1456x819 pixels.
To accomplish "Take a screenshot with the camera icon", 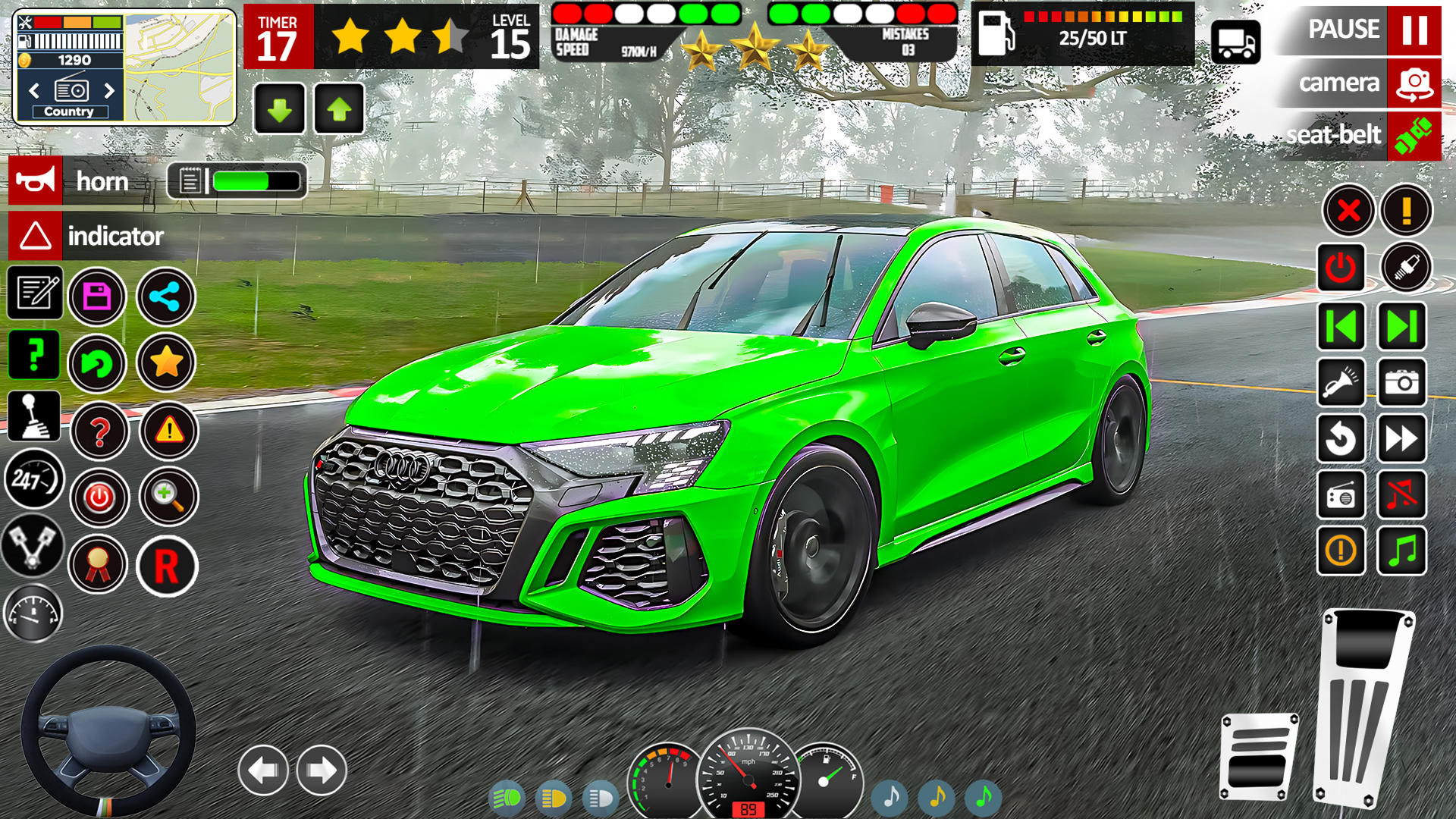I will click(1401, 382).
